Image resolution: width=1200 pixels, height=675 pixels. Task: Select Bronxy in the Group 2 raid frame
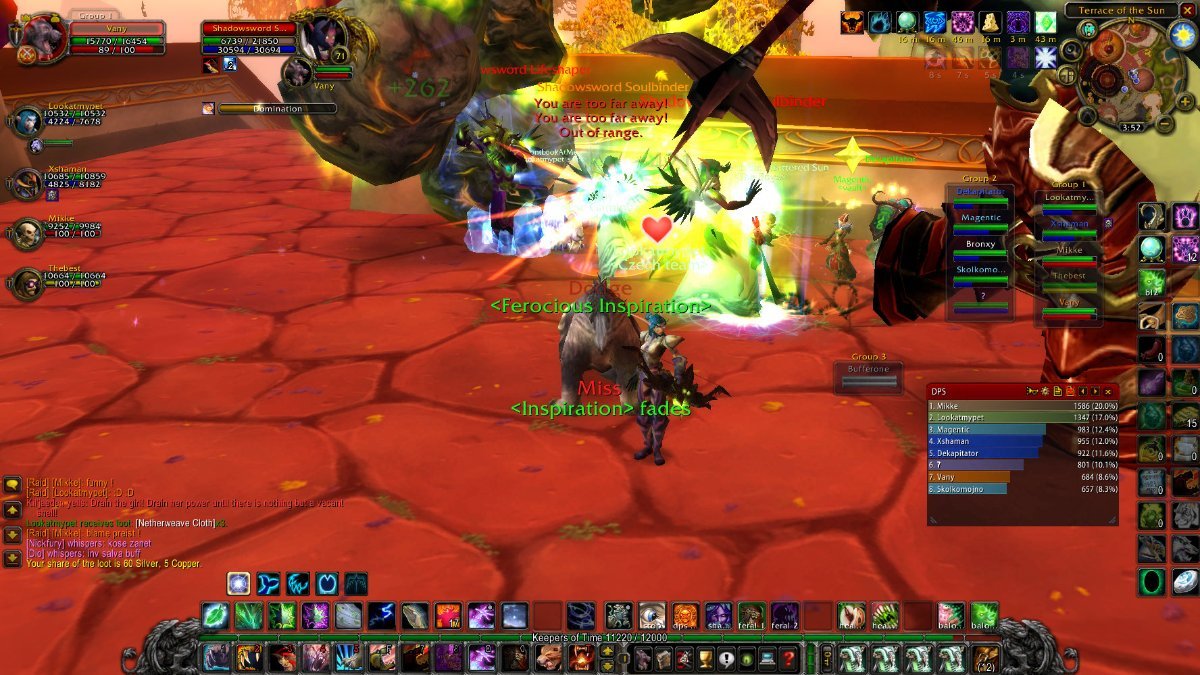coord(981,243)
